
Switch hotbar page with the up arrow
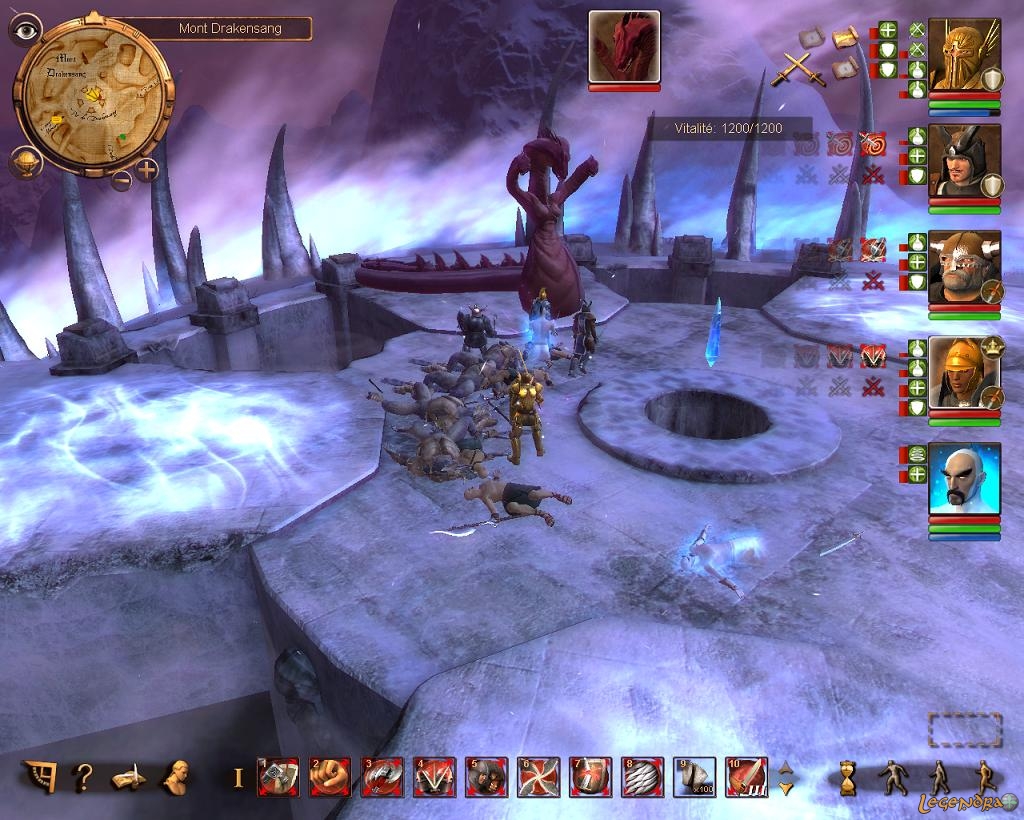(786, 768)
